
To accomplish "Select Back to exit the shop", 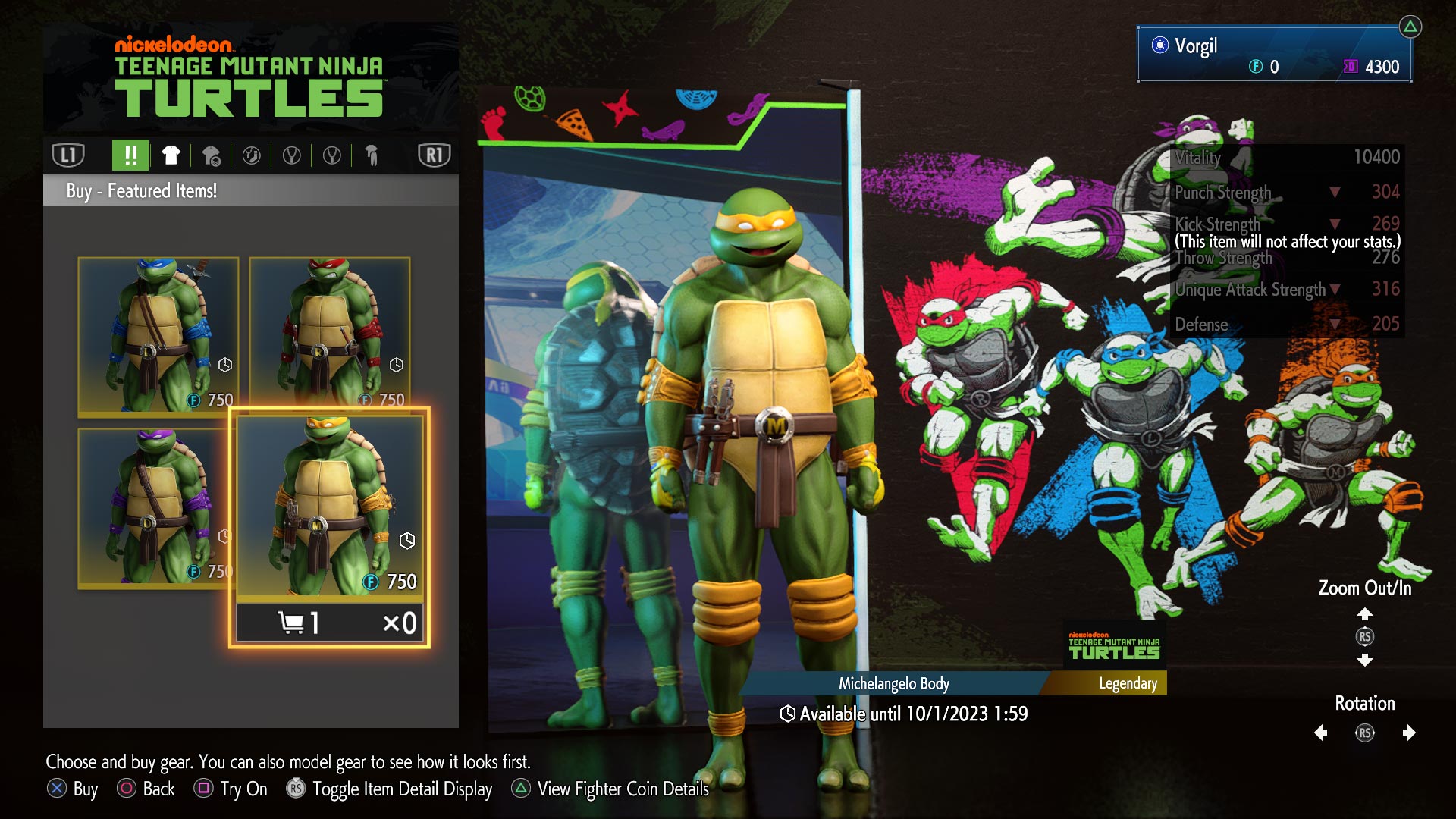I will click(125, 789).
